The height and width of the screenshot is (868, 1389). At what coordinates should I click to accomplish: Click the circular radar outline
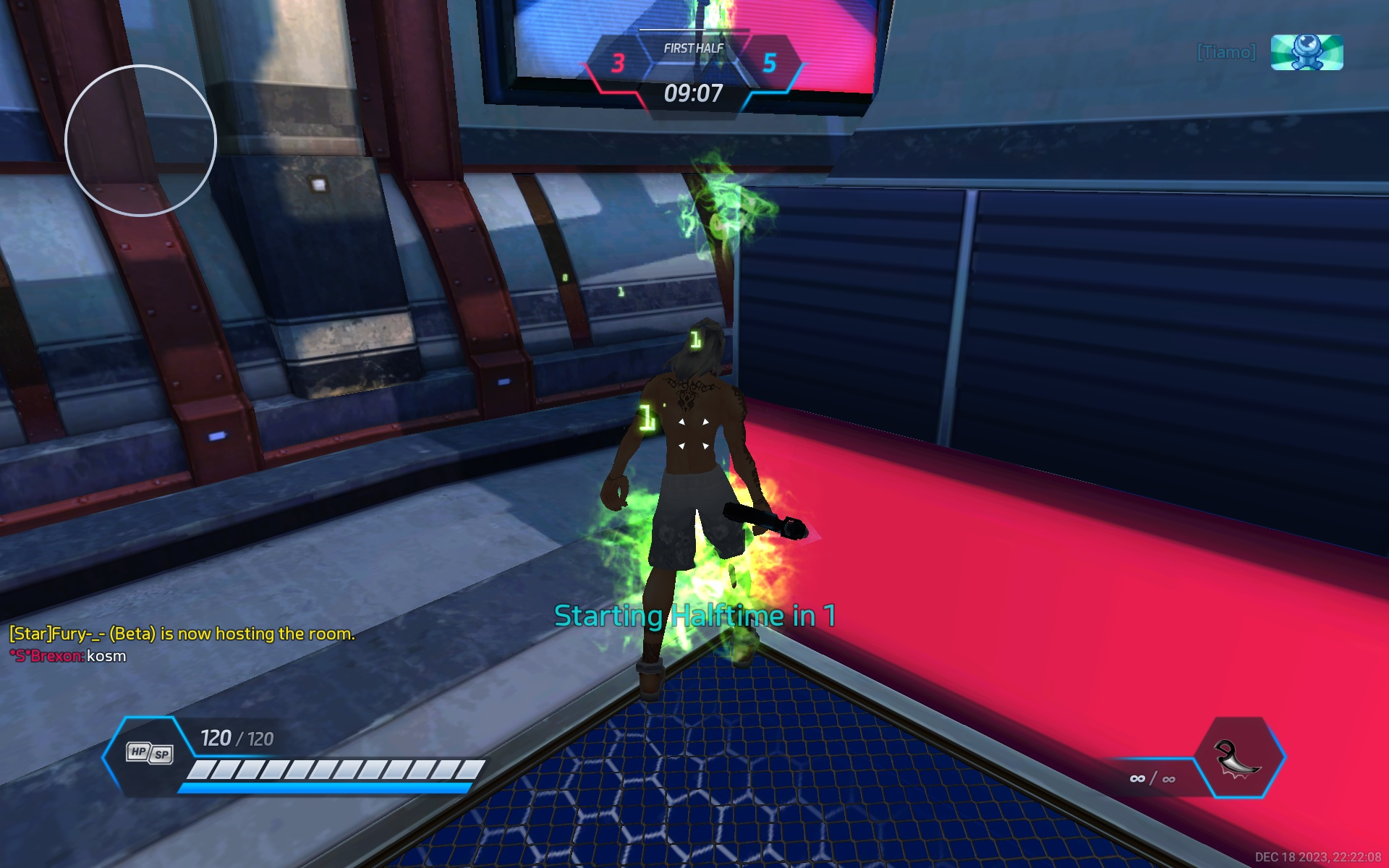coord(140,140)
